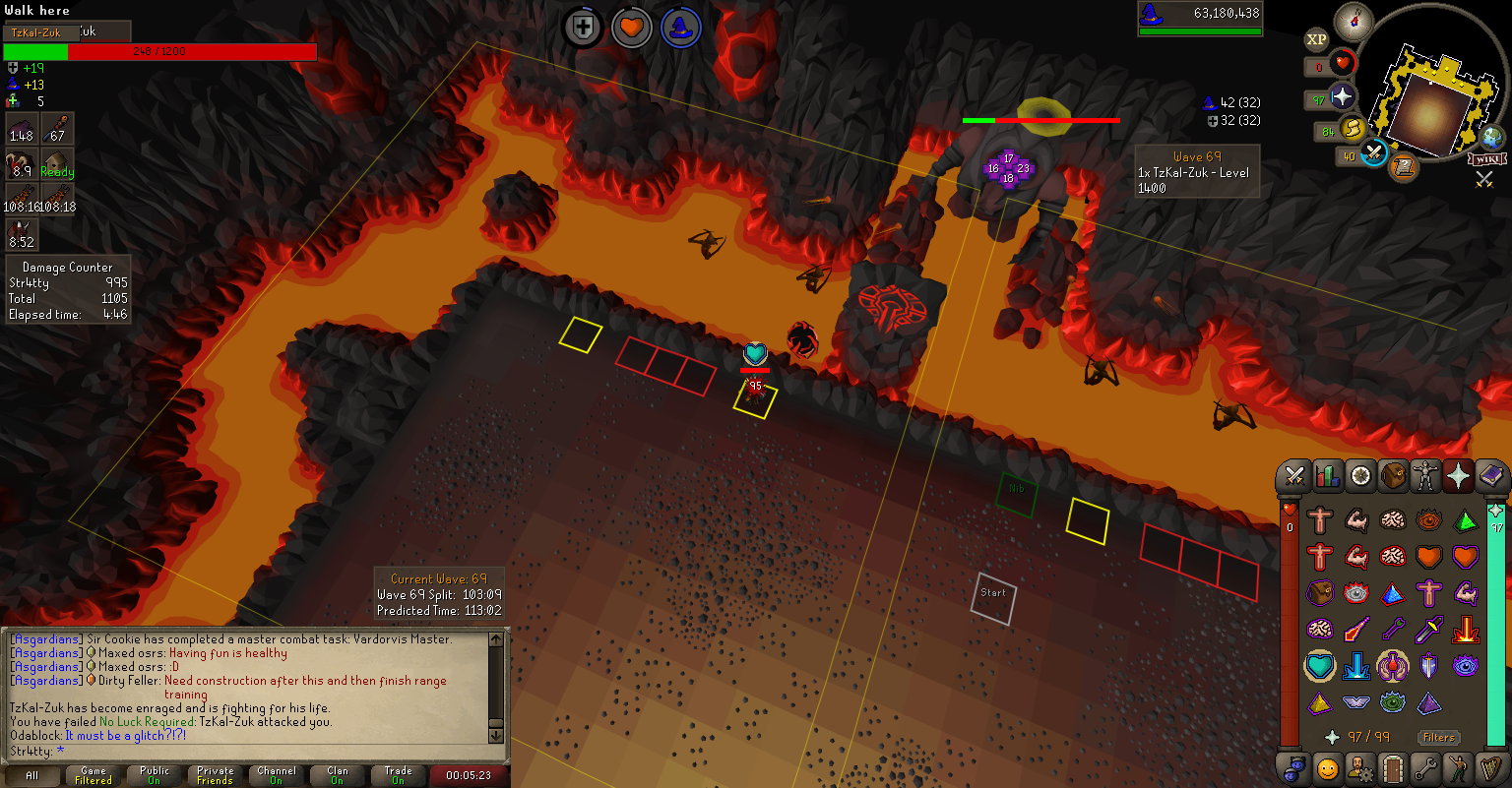
Task: Click the prayer Filters button
Action: (1438, 737)
